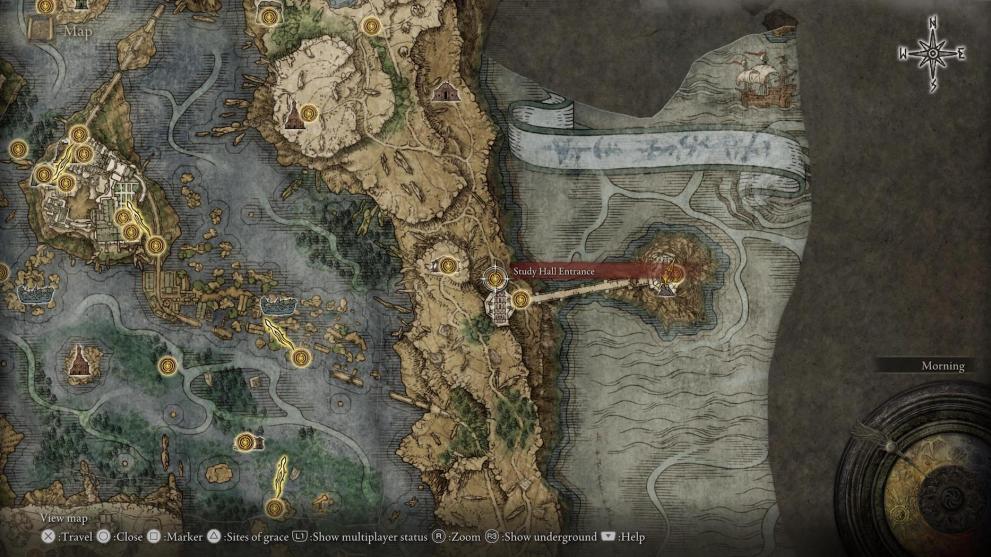Select the Study Hall Entrance site of grace
This screenshot has height=557, width=991.
(495, 277)
